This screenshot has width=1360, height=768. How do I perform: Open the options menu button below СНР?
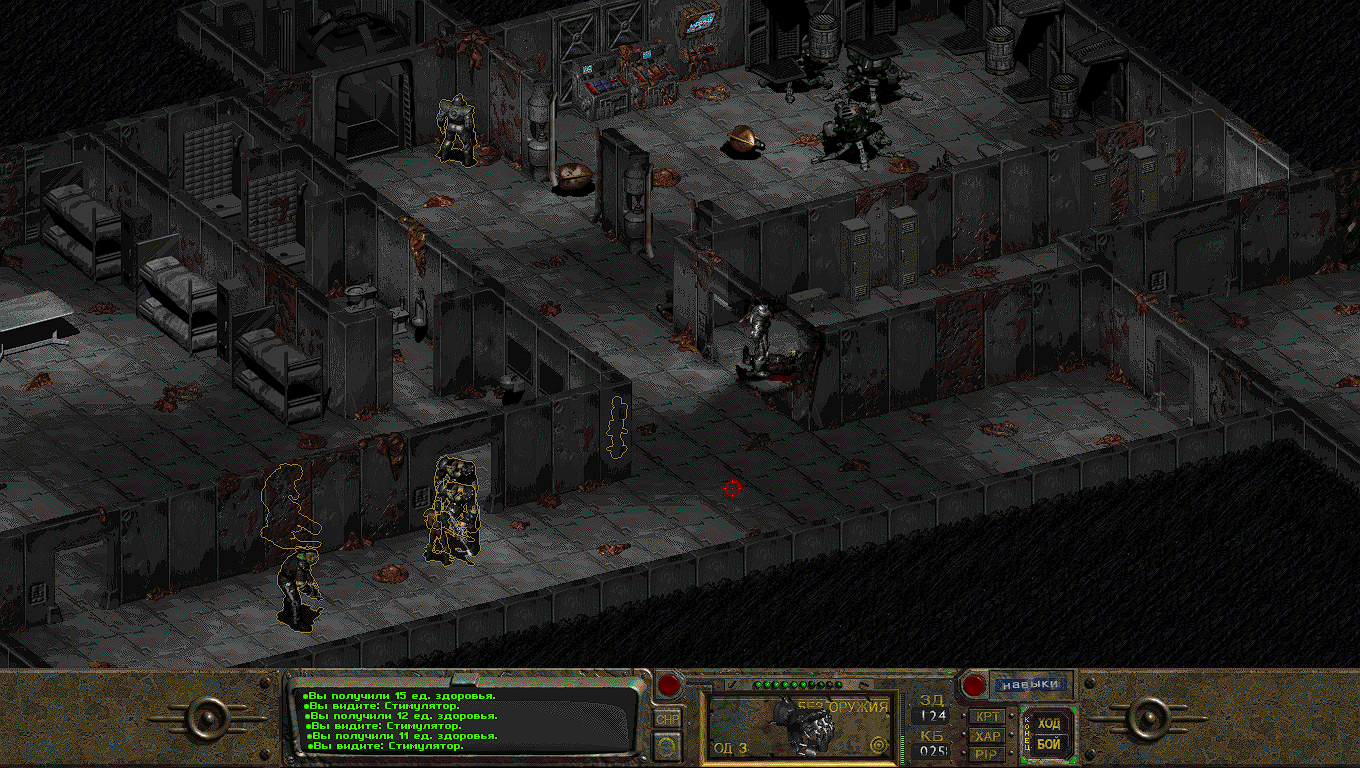click(x=667, y=745)
